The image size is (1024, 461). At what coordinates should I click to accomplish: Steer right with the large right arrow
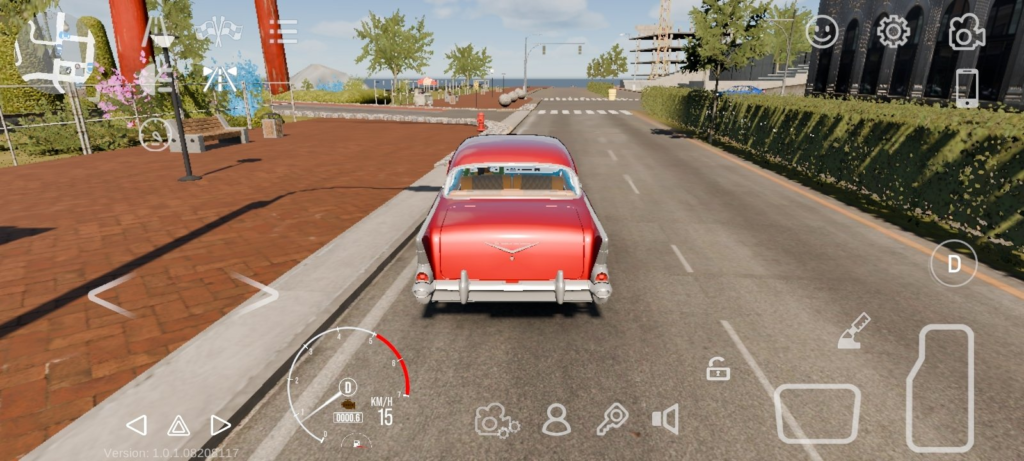pos(257,294)
